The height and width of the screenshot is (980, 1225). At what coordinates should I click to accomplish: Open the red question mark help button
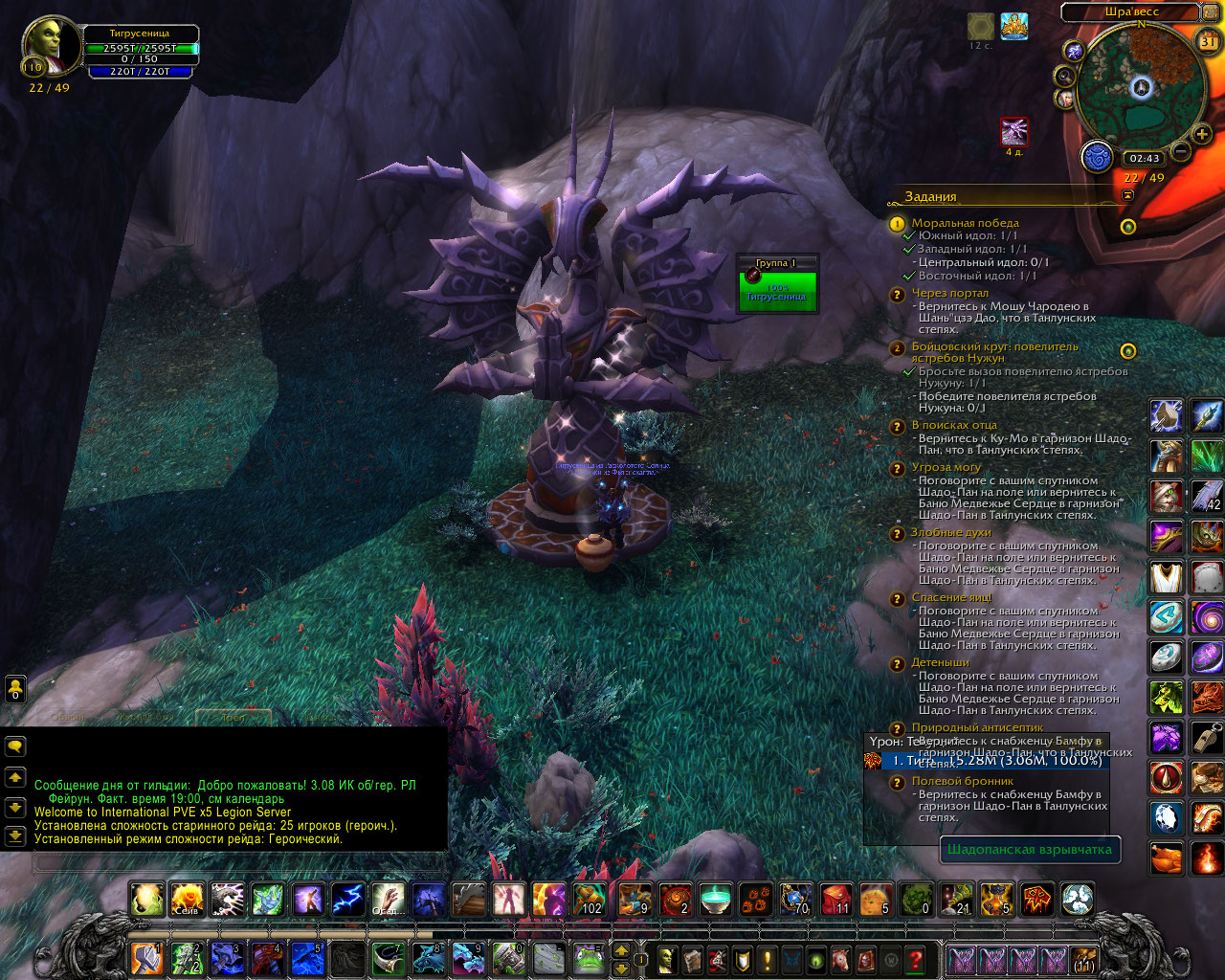point(915,959)
